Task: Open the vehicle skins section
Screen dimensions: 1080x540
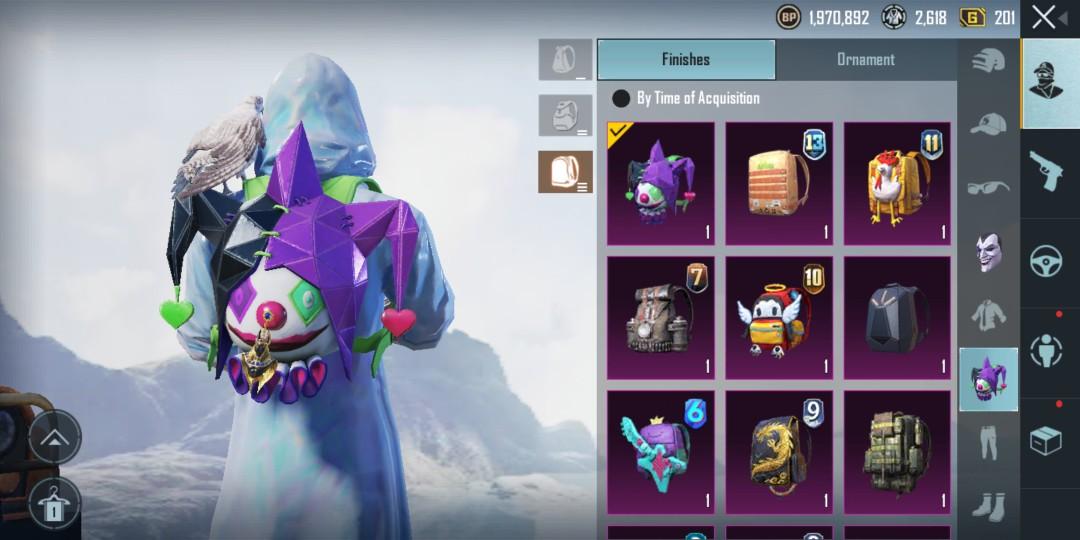Action: point(1046,258)
